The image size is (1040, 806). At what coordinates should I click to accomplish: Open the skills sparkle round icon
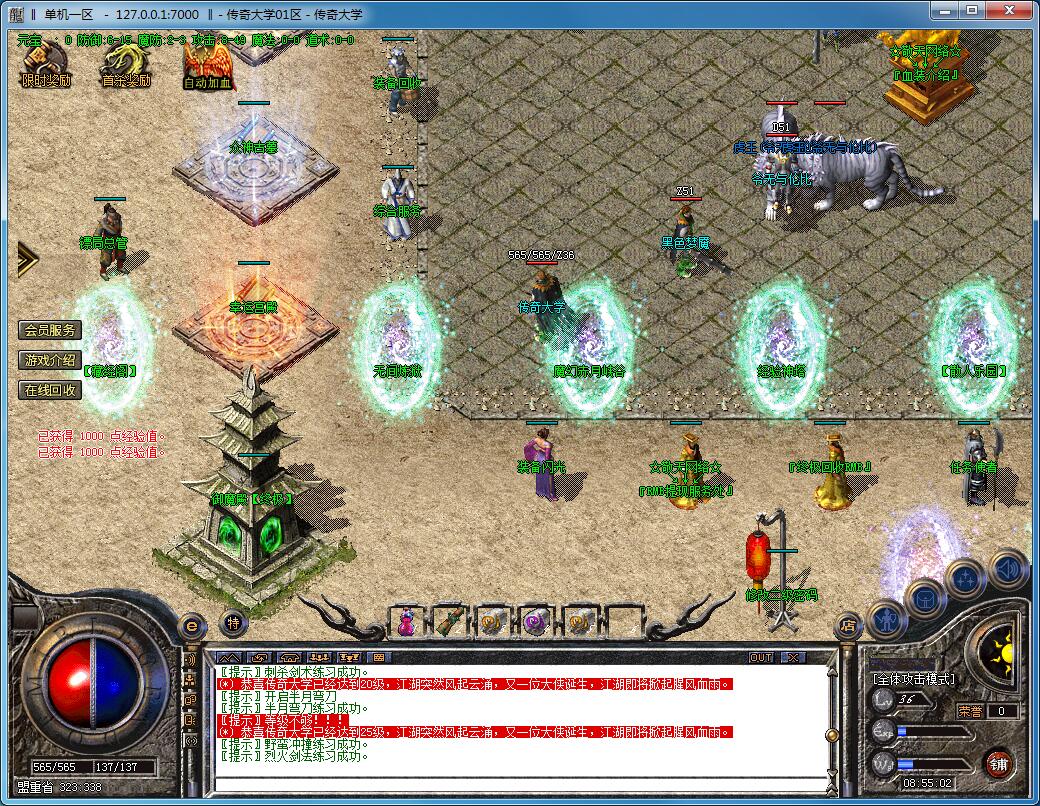point(966,579)
